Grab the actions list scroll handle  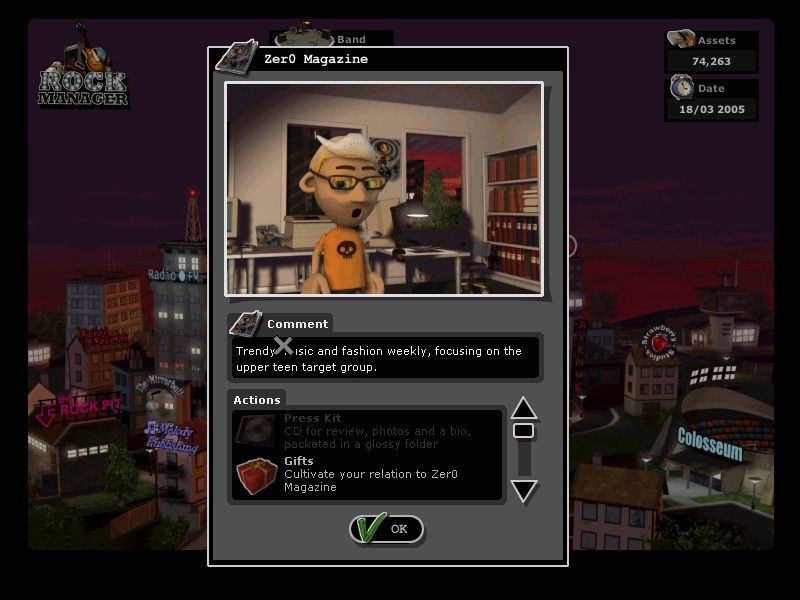tap(523, 431)
